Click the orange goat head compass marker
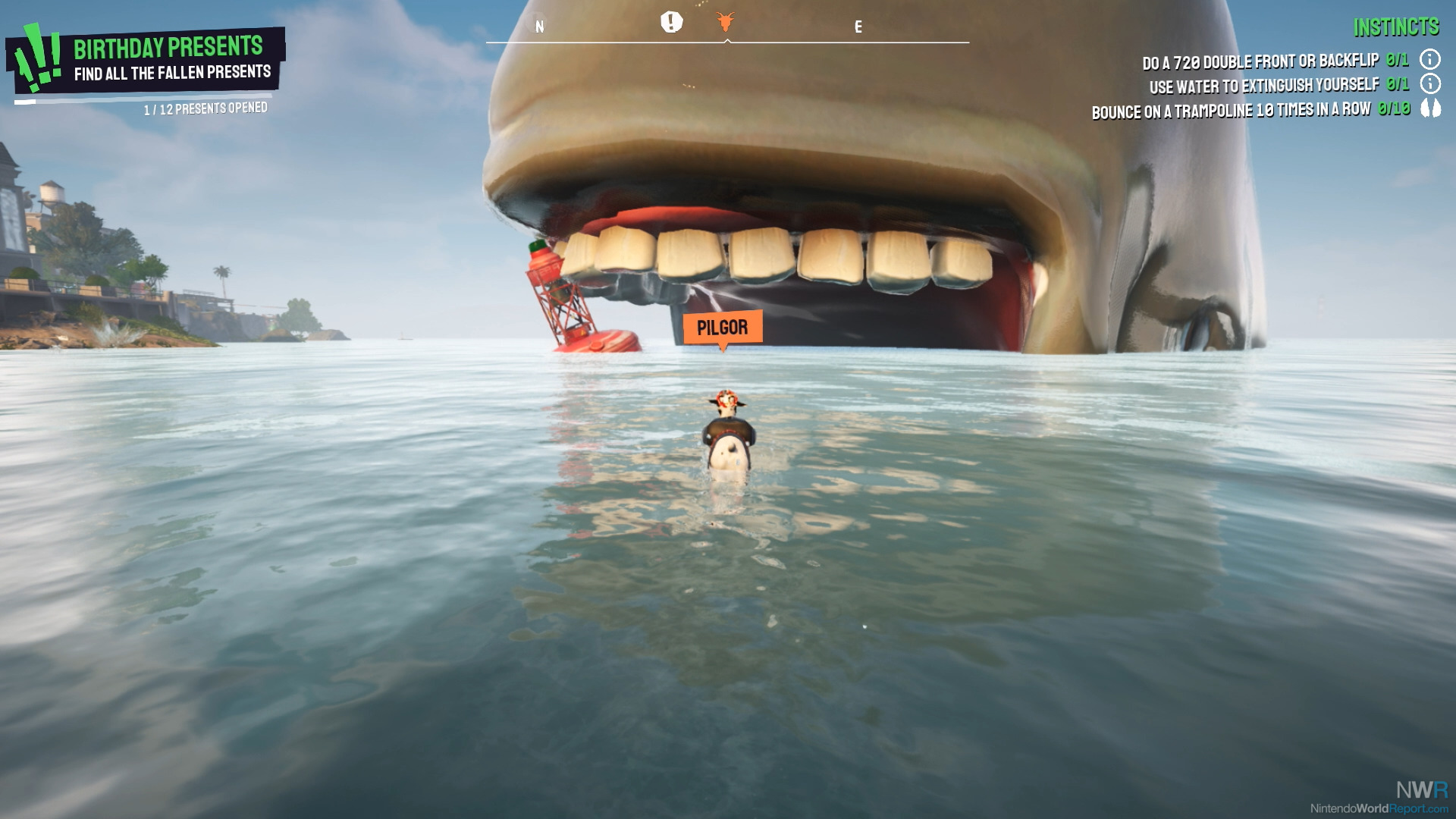Image resolution: width=1456 pixels, height=819 pixels. coord(726,22)
